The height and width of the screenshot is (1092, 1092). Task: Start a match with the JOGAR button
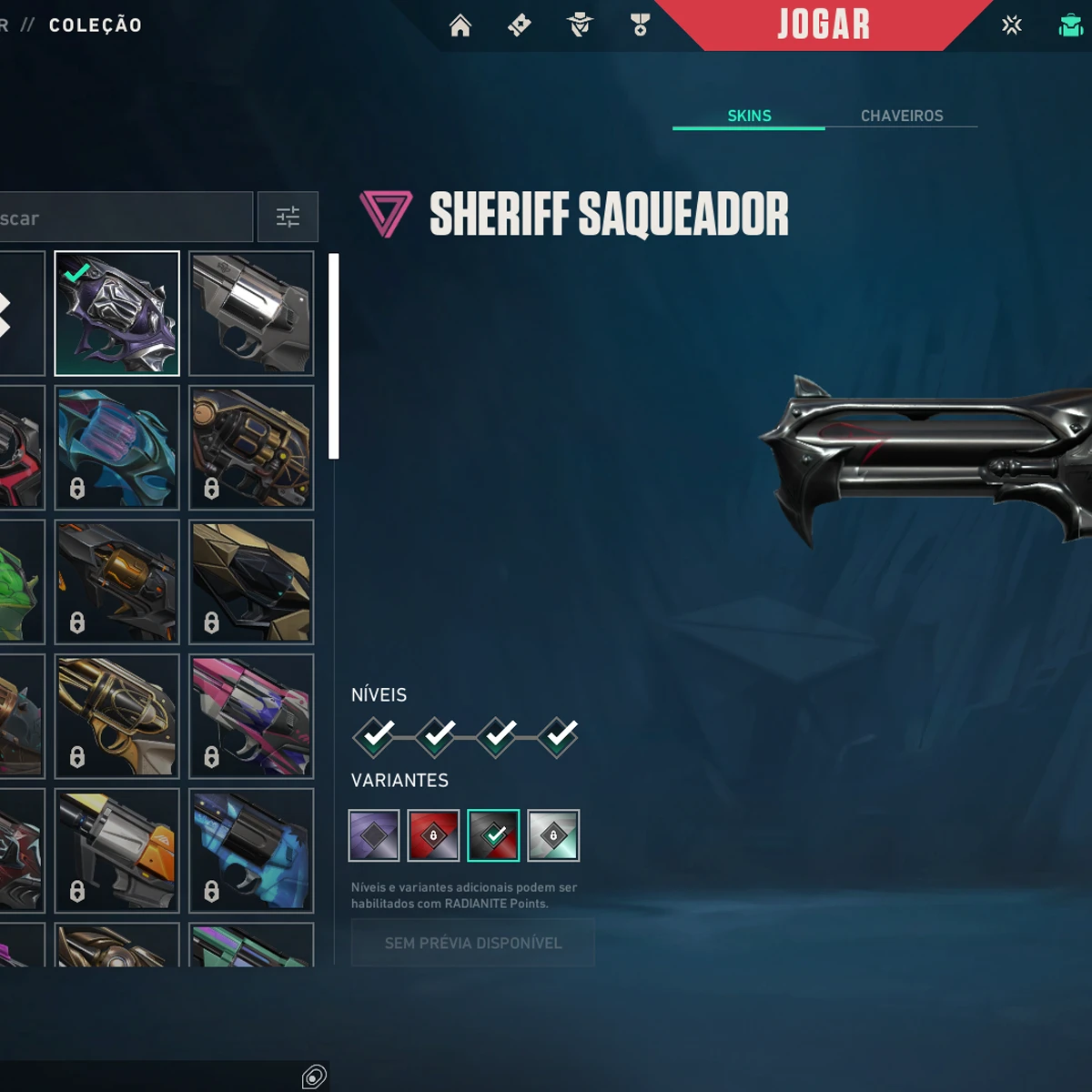pos(824,25)
